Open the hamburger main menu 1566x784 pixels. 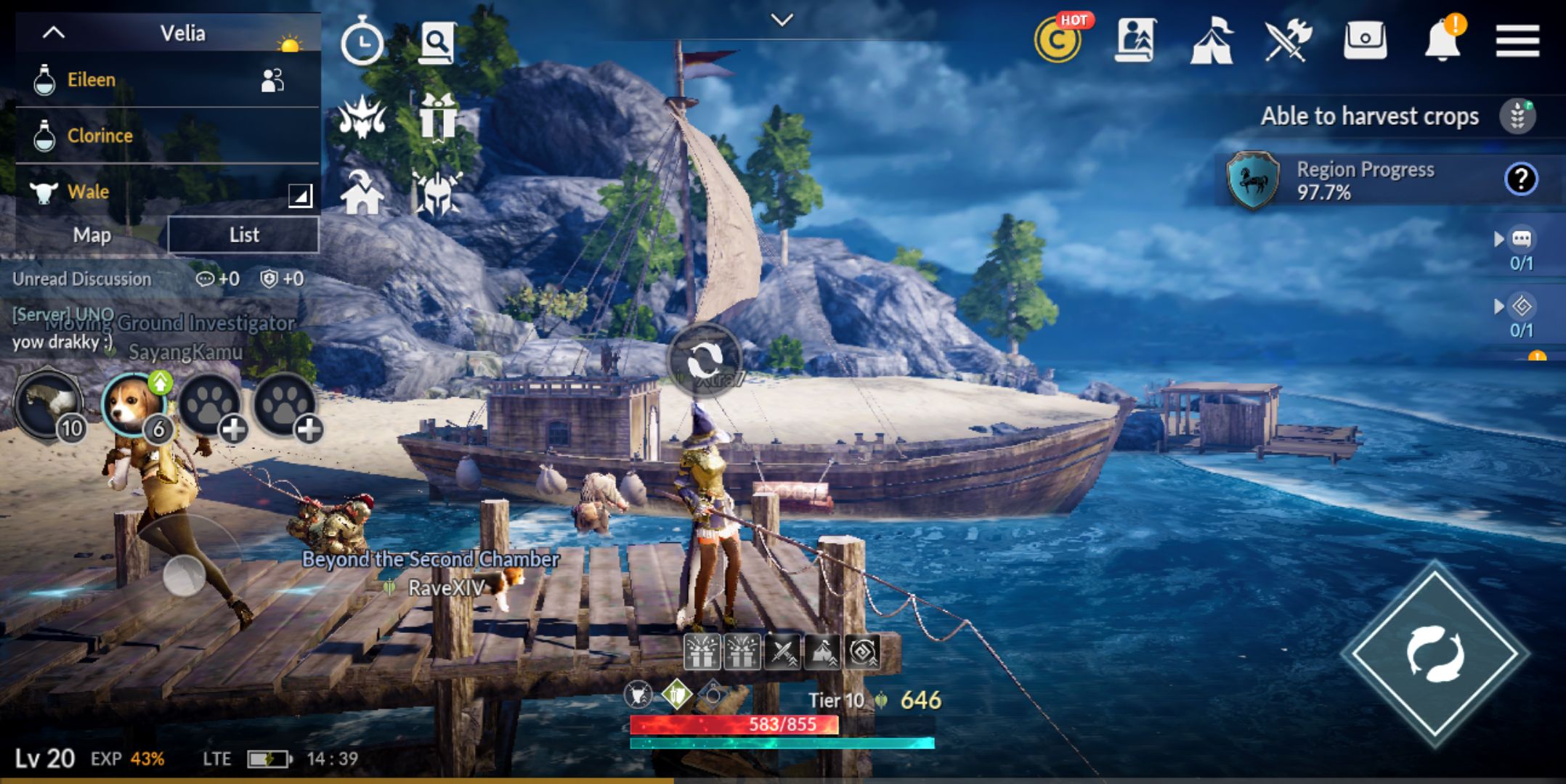point(1517,40)
